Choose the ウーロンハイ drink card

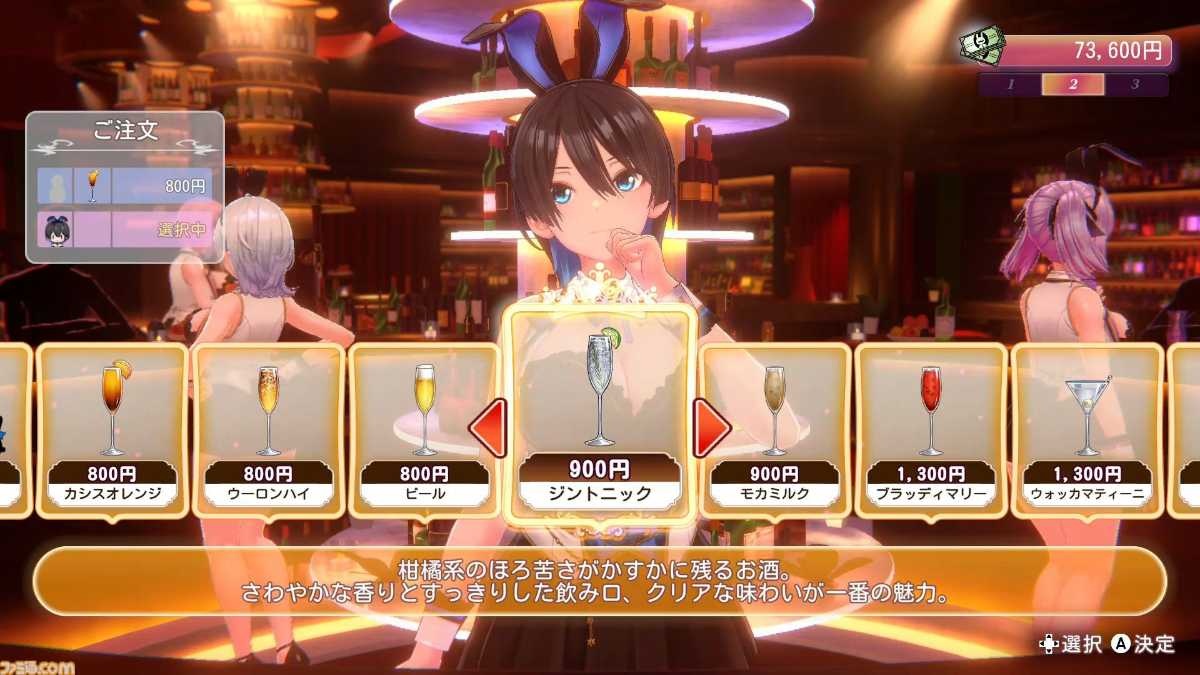(268, 430)
